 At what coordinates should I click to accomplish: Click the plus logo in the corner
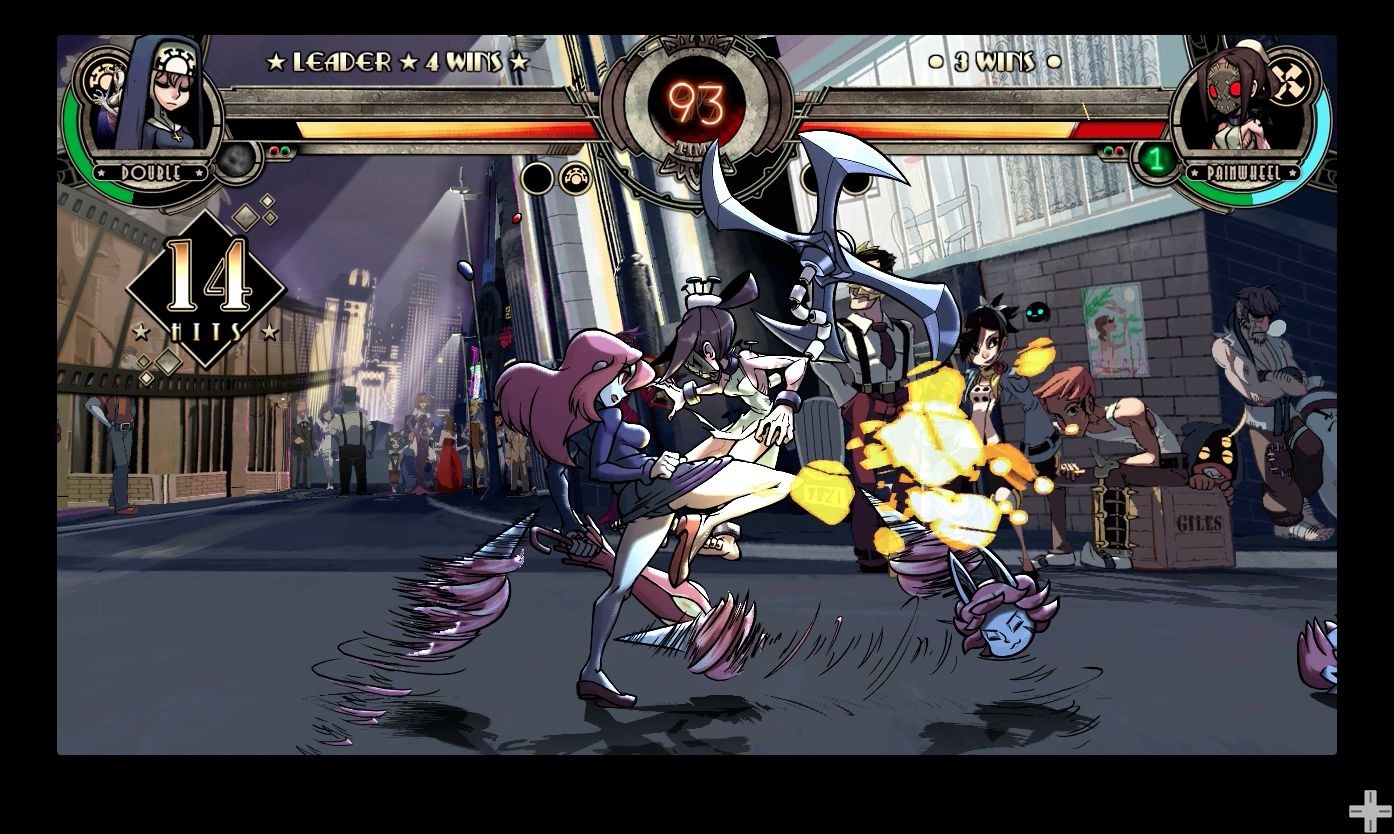(1367, 810)
